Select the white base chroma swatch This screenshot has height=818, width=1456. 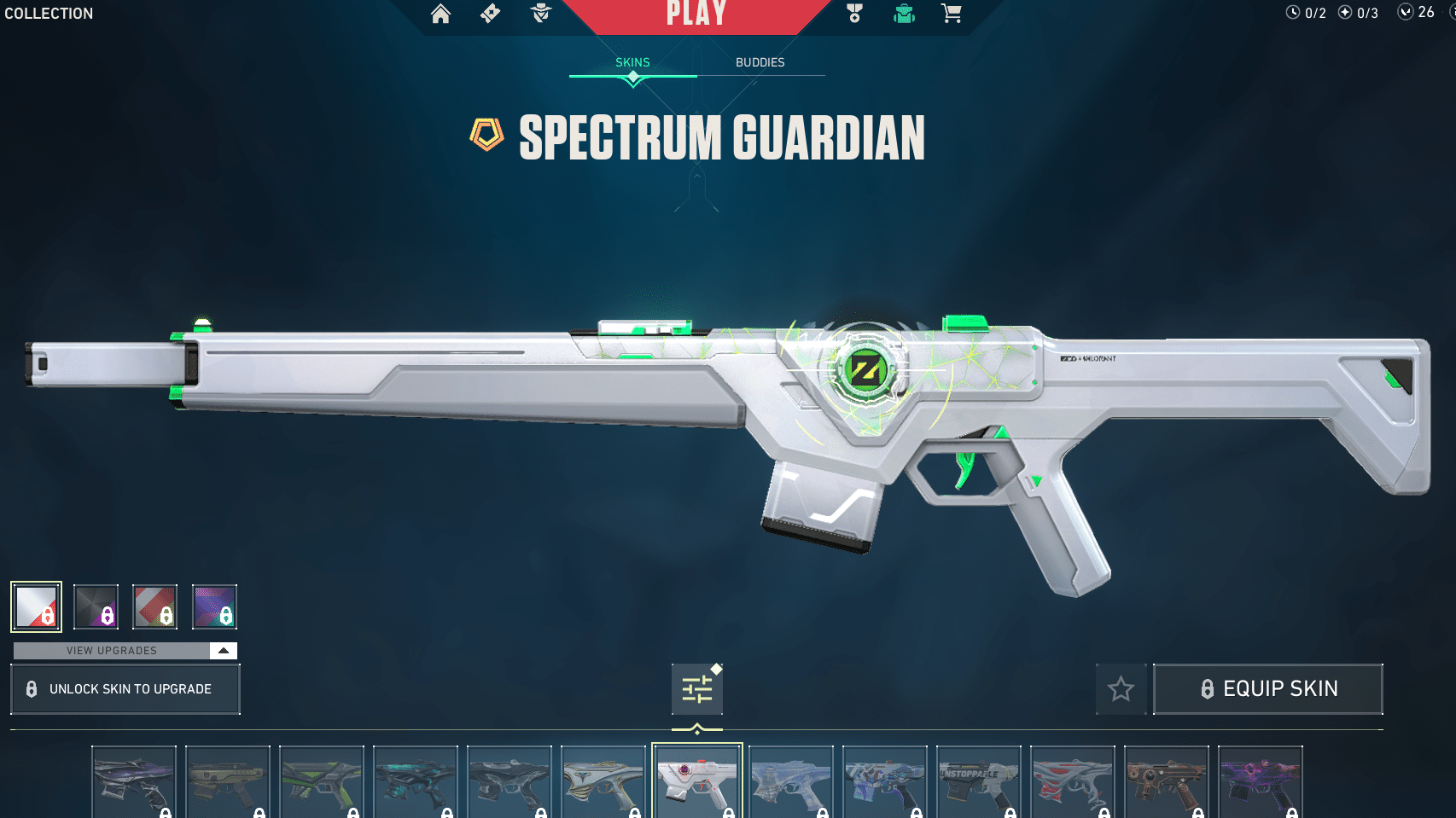tap(36, 606)
